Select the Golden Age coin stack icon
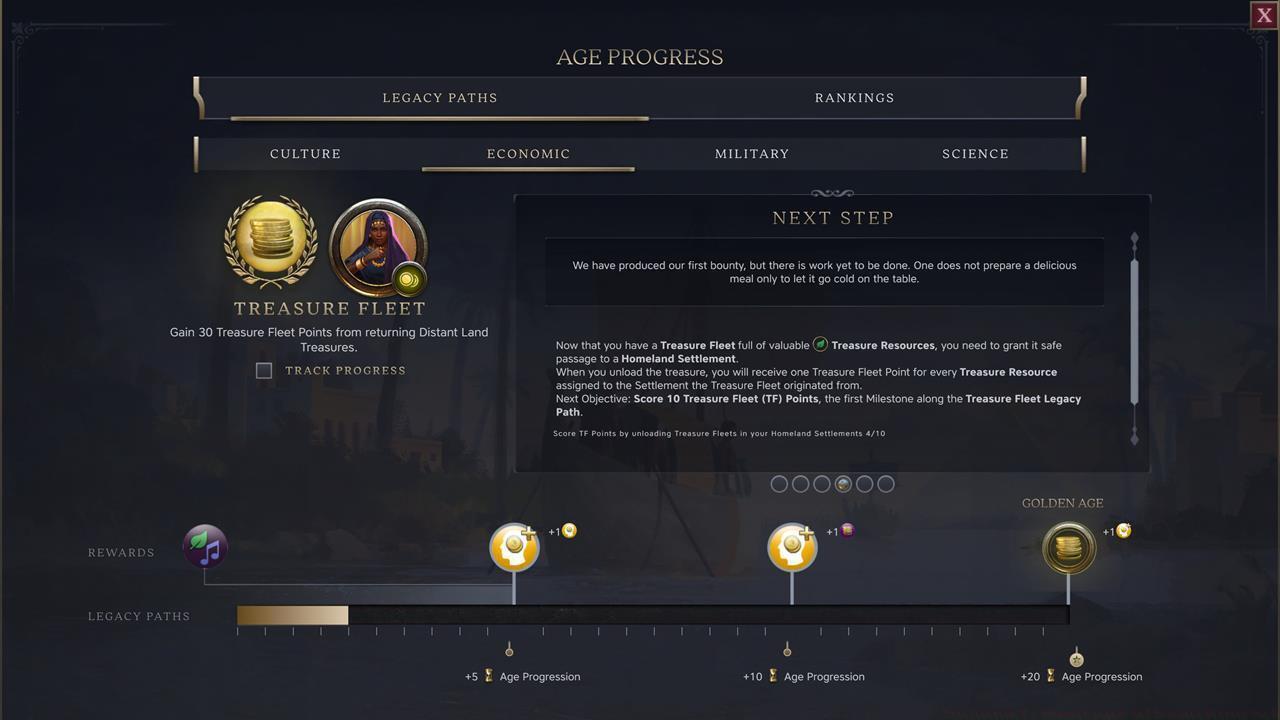 (1068, 548)
